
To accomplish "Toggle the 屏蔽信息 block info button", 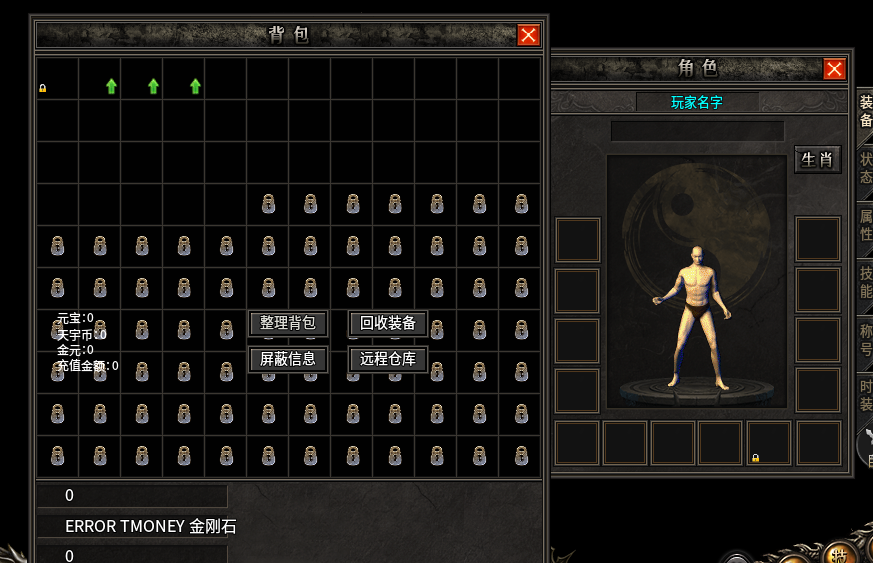I will tap(288, 358).
